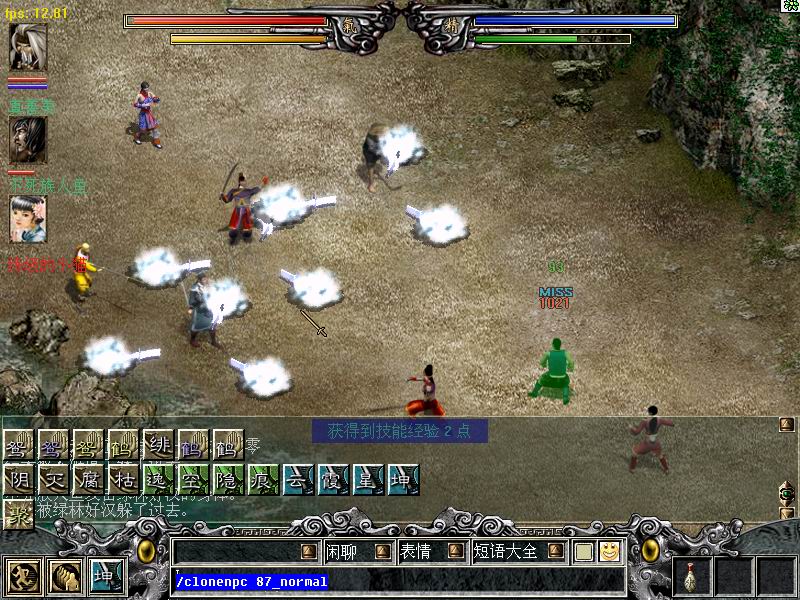Activate the 聚 skill icon
The height and width of the screenshot is (600, 800).
[19, 513]
